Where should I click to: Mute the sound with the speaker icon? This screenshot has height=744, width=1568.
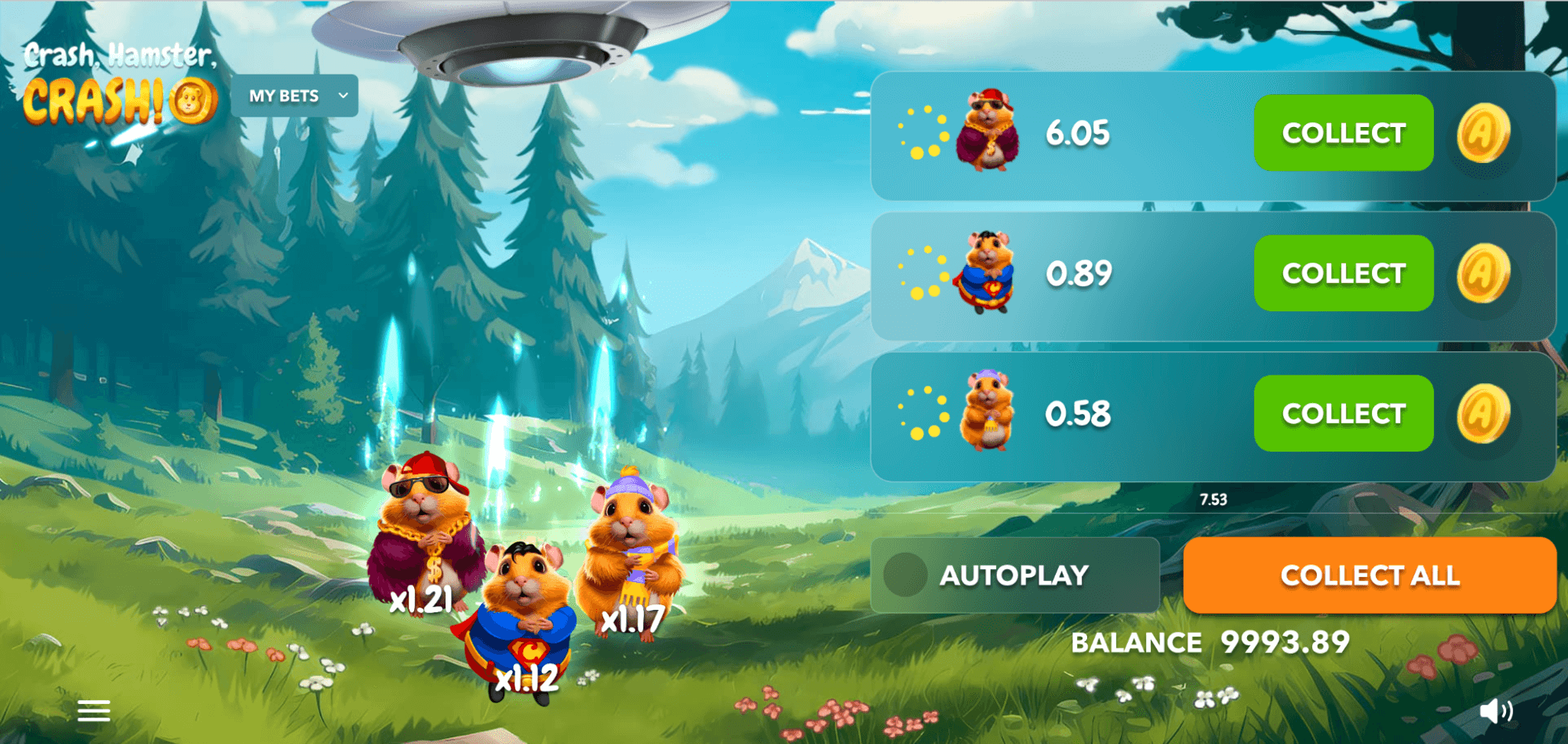click(x=1495, y=710)
